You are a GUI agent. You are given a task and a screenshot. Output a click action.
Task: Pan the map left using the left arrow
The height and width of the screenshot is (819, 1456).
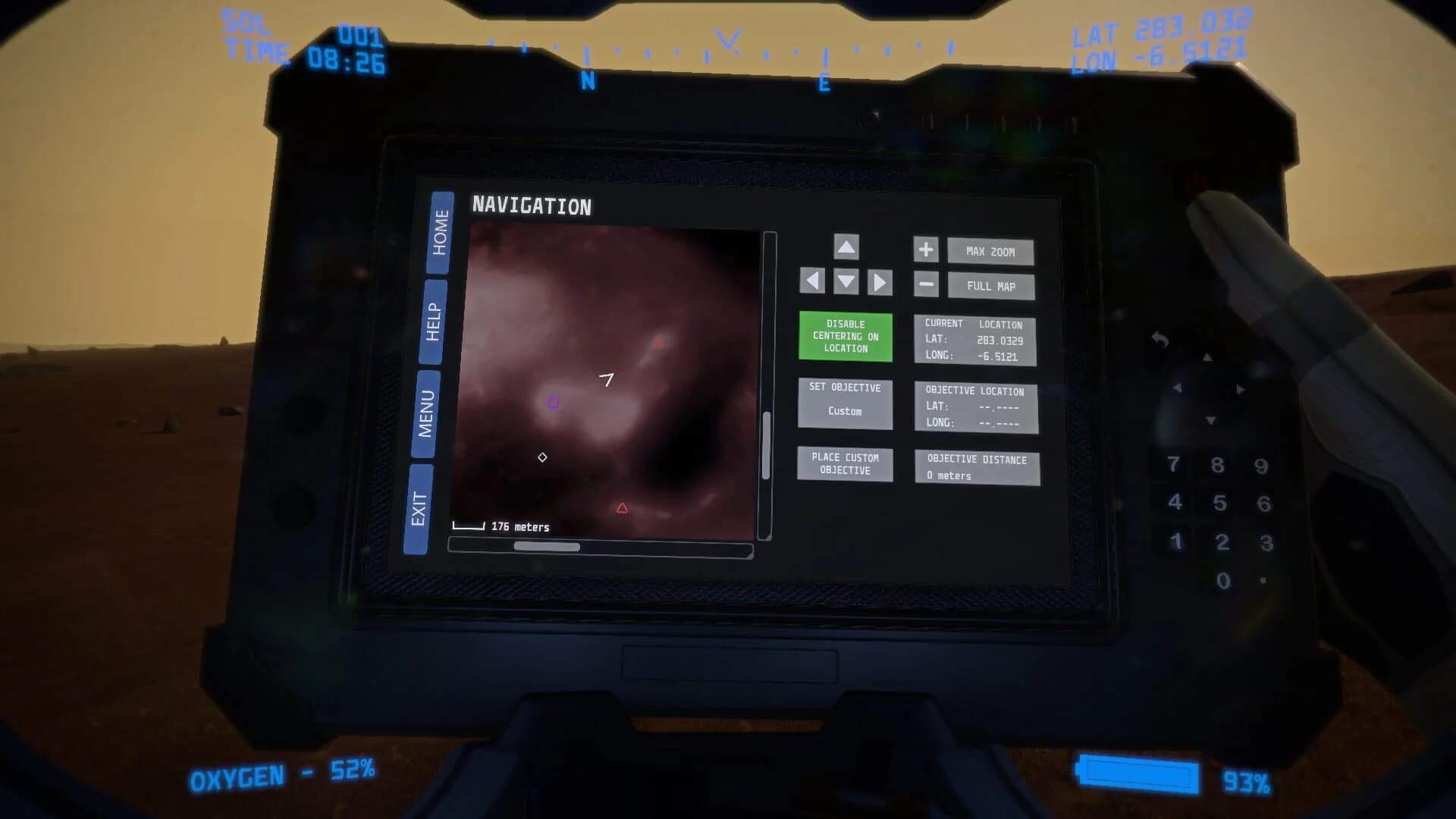point(811,281)
